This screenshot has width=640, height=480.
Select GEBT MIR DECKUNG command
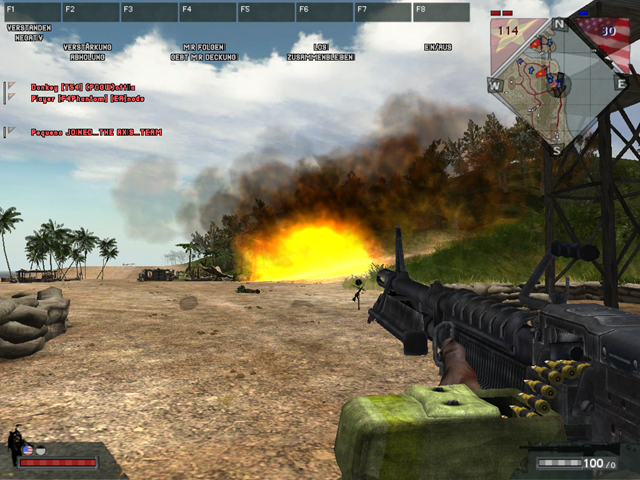[204, 56]
